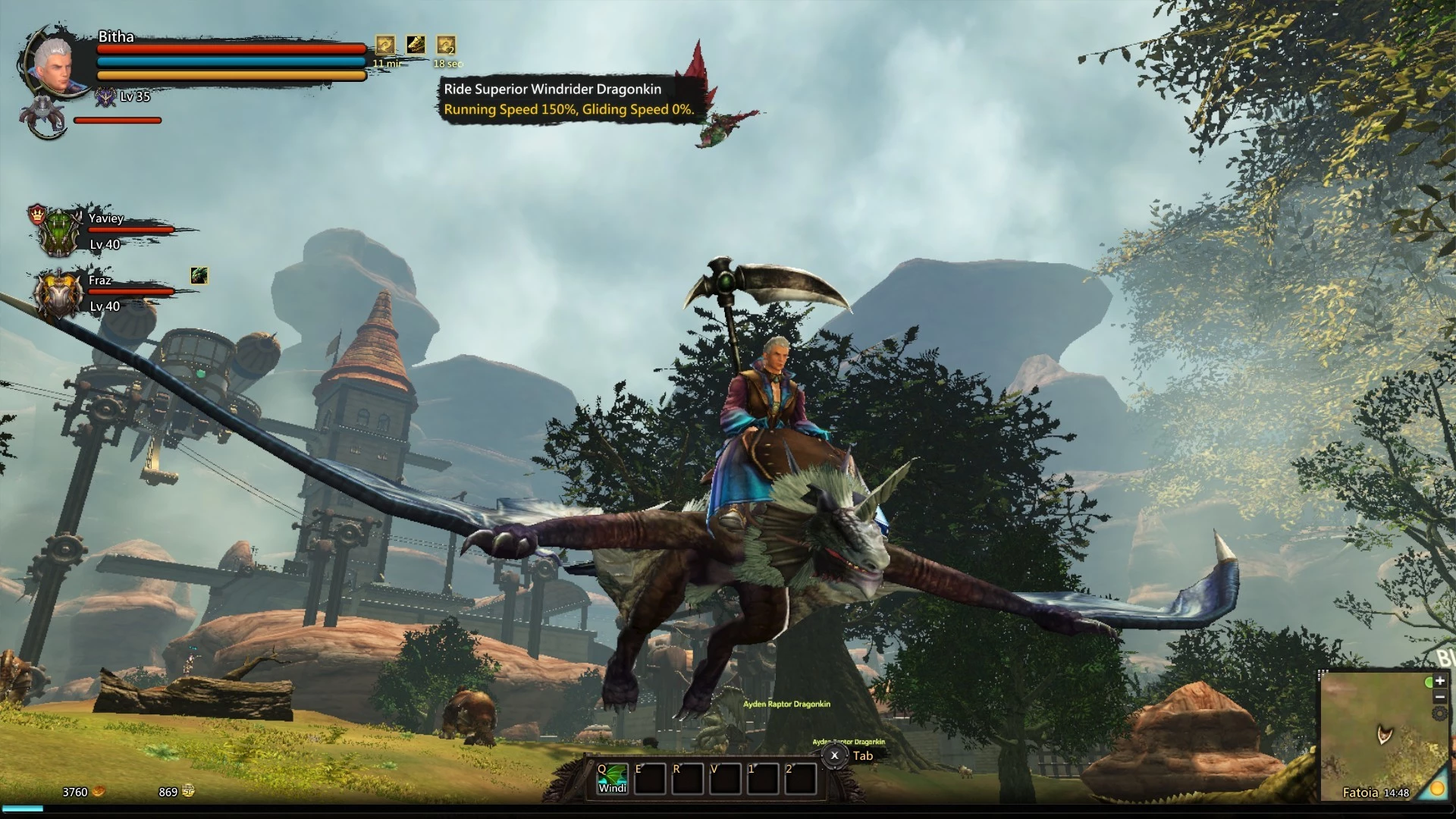The width and height of the screenshot is (1456, 819).
Task: Zoom in the minimap with the plus button
Action: pyautogui.click(x=1439, y=681)
